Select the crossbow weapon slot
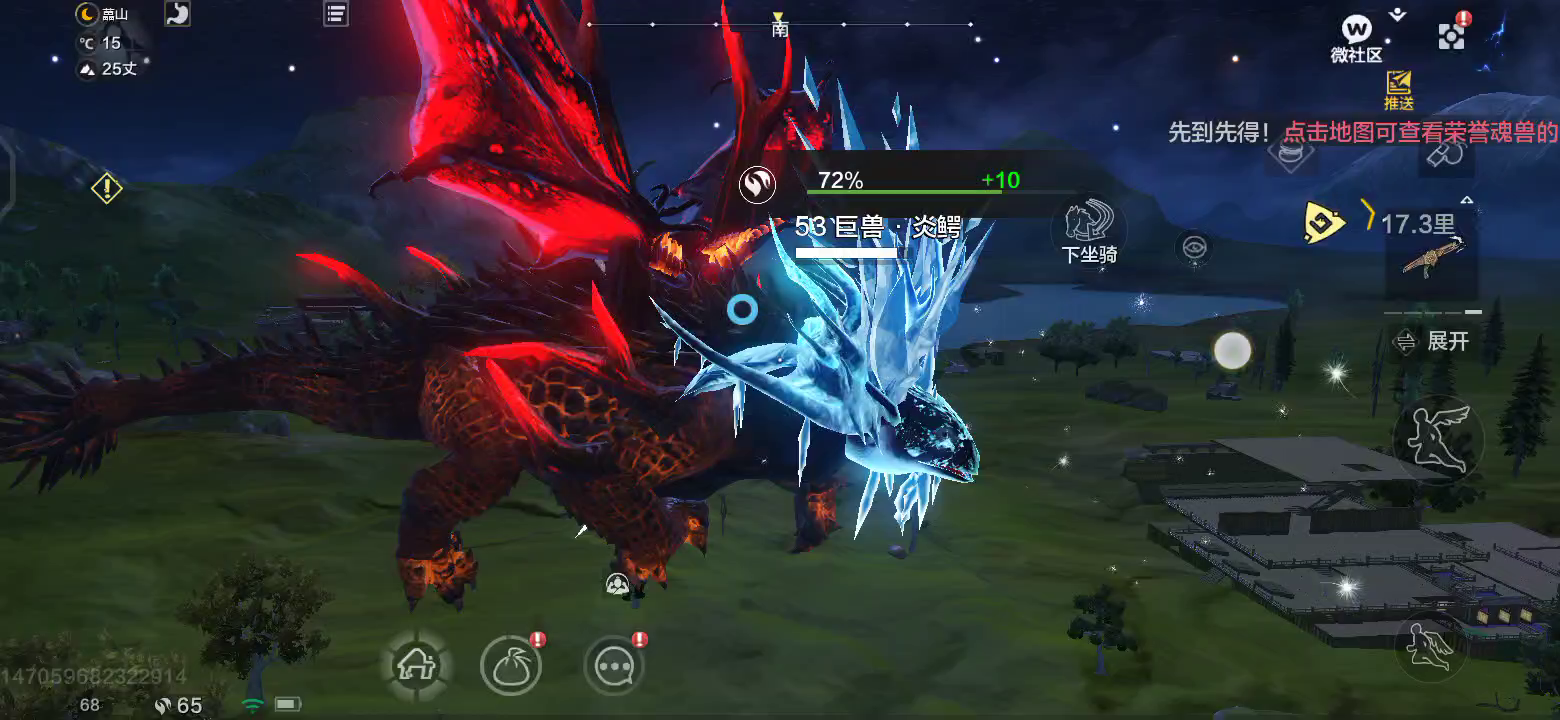This screenshot has width=1560, height=720. tap(1431, 258)
